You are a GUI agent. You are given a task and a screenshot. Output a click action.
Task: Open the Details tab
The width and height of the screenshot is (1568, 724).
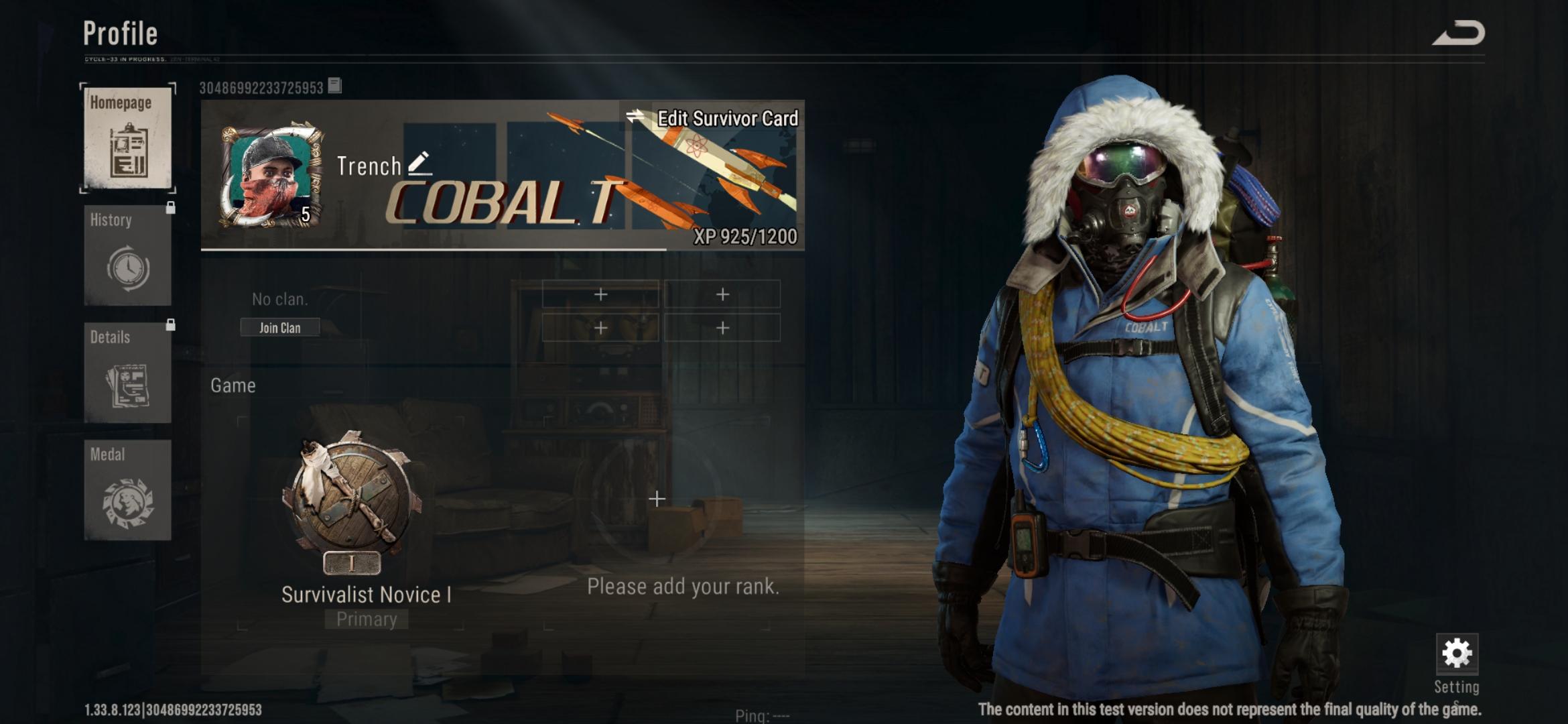pos(127,373)
